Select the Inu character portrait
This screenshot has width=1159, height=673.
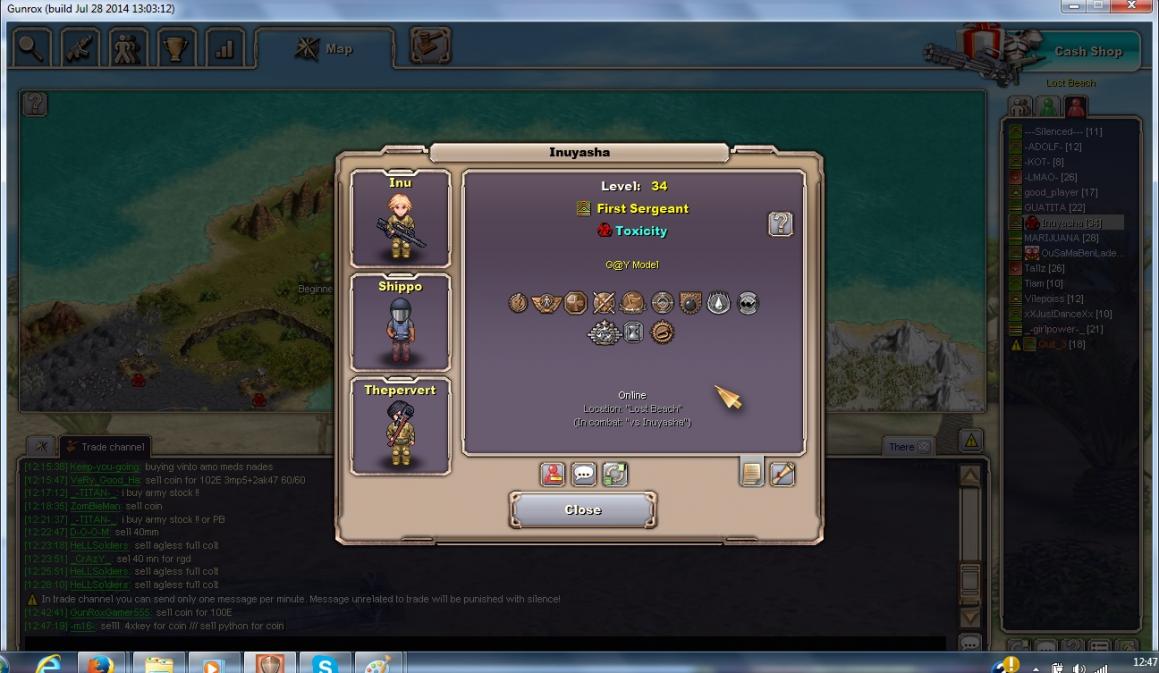click(400, 219)
